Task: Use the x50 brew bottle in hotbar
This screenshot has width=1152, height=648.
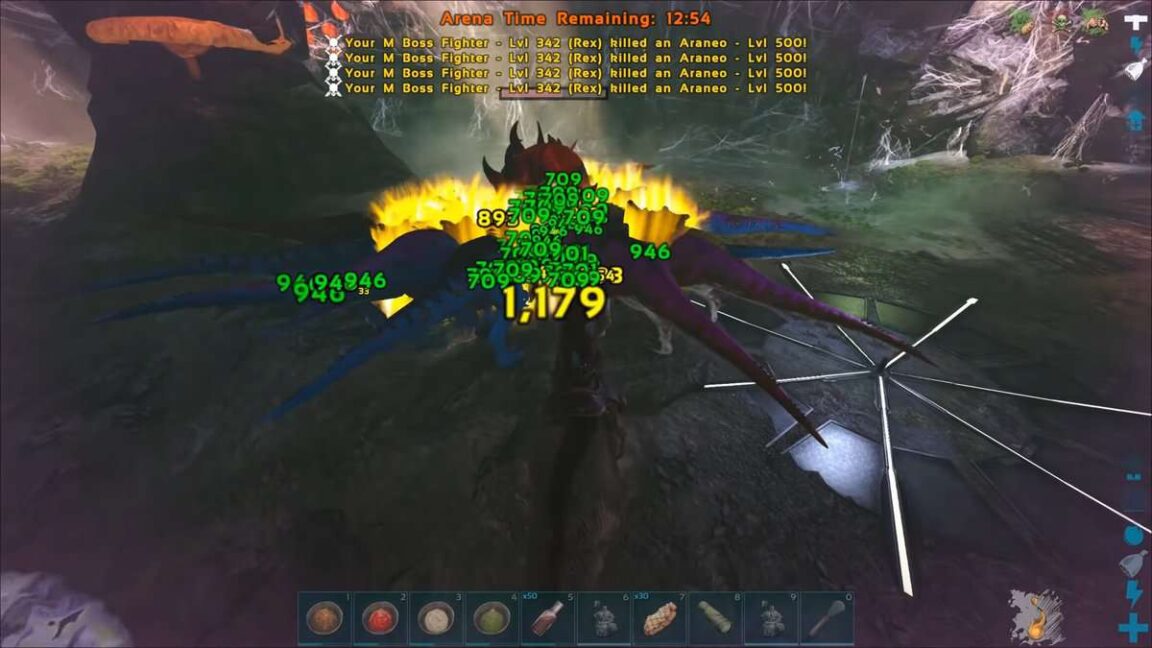Action: [x=548, y=618]
